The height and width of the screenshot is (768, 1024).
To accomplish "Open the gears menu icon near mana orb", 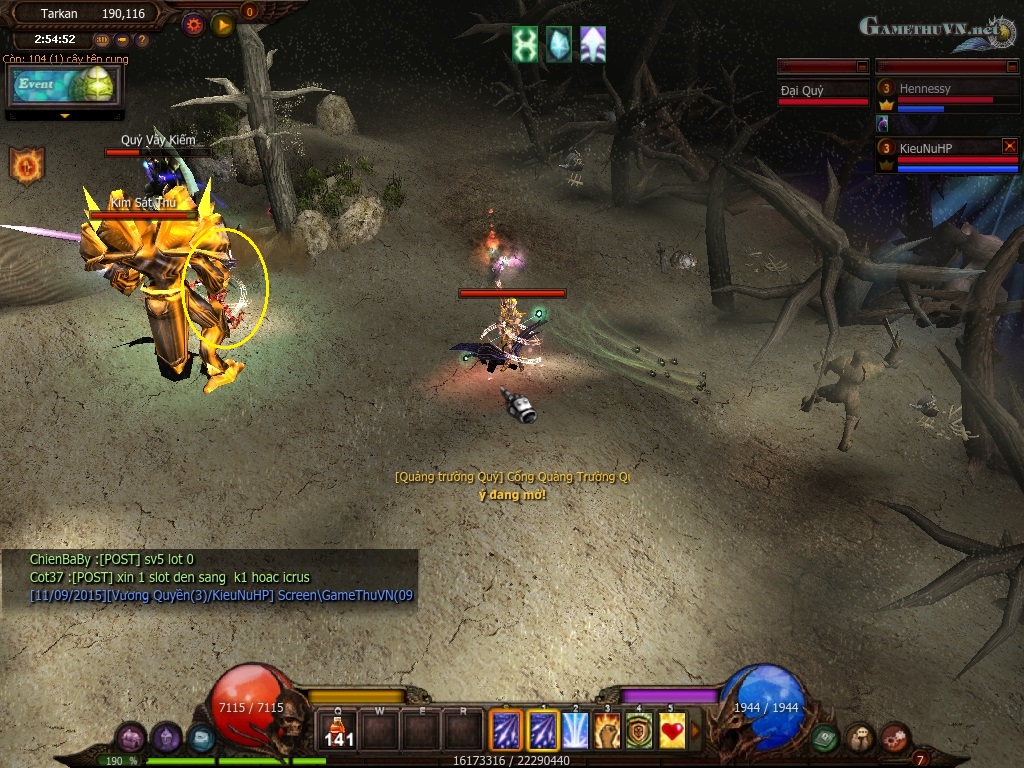I will pos(894,738).
